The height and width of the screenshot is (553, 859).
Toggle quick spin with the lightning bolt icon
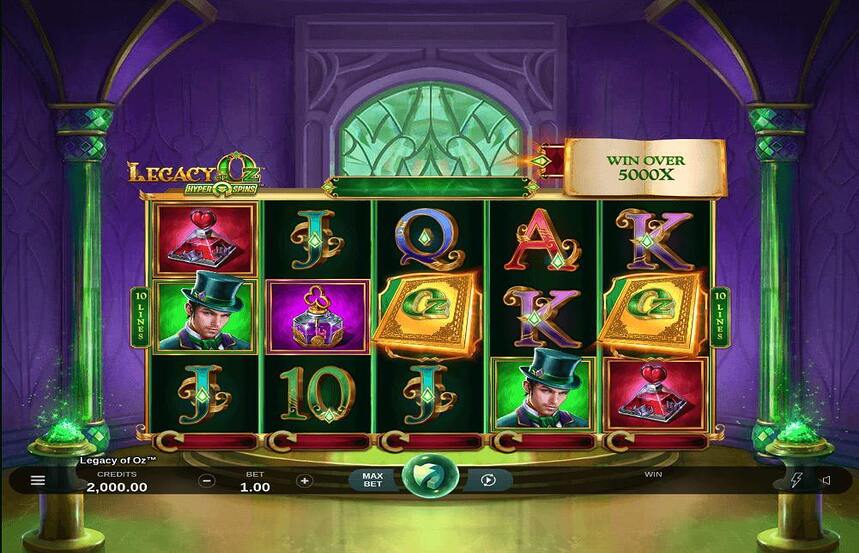point(796,480)
